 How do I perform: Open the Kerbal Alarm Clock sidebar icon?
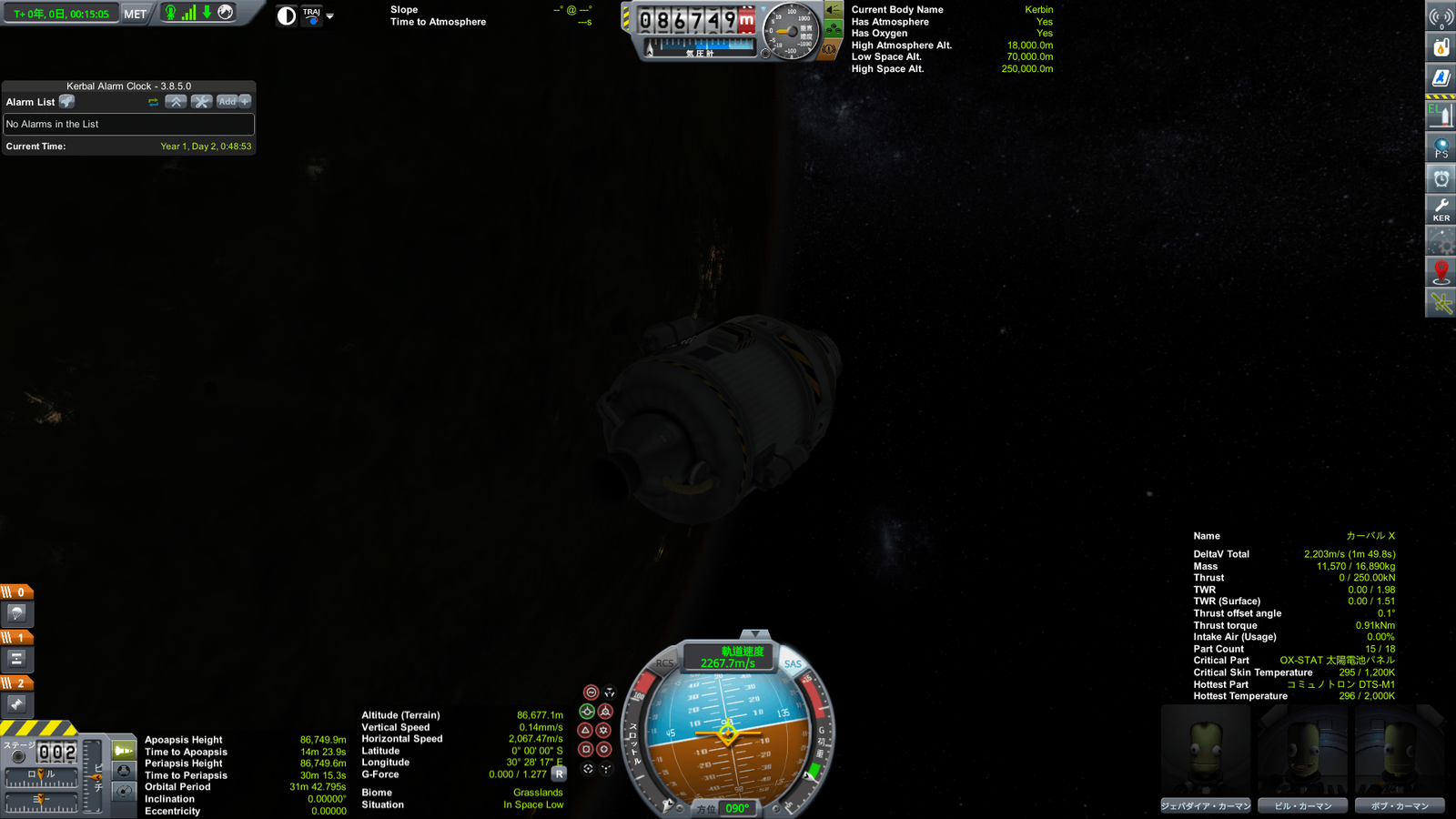pyautogui.click(x=1441, y=176)
